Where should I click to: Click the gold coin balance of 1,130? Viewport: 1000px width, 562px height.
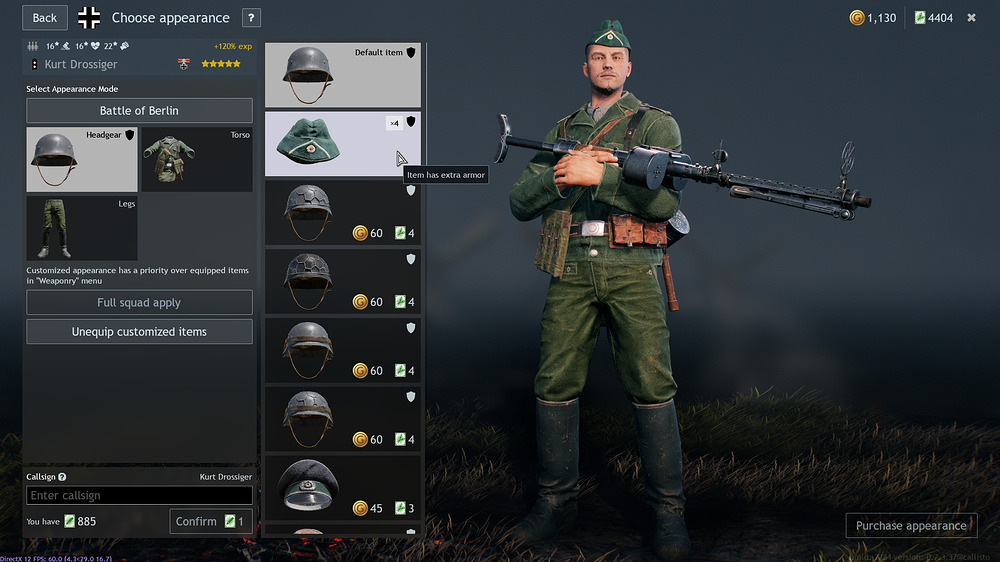pyautogui.click(x=873, y=18)
